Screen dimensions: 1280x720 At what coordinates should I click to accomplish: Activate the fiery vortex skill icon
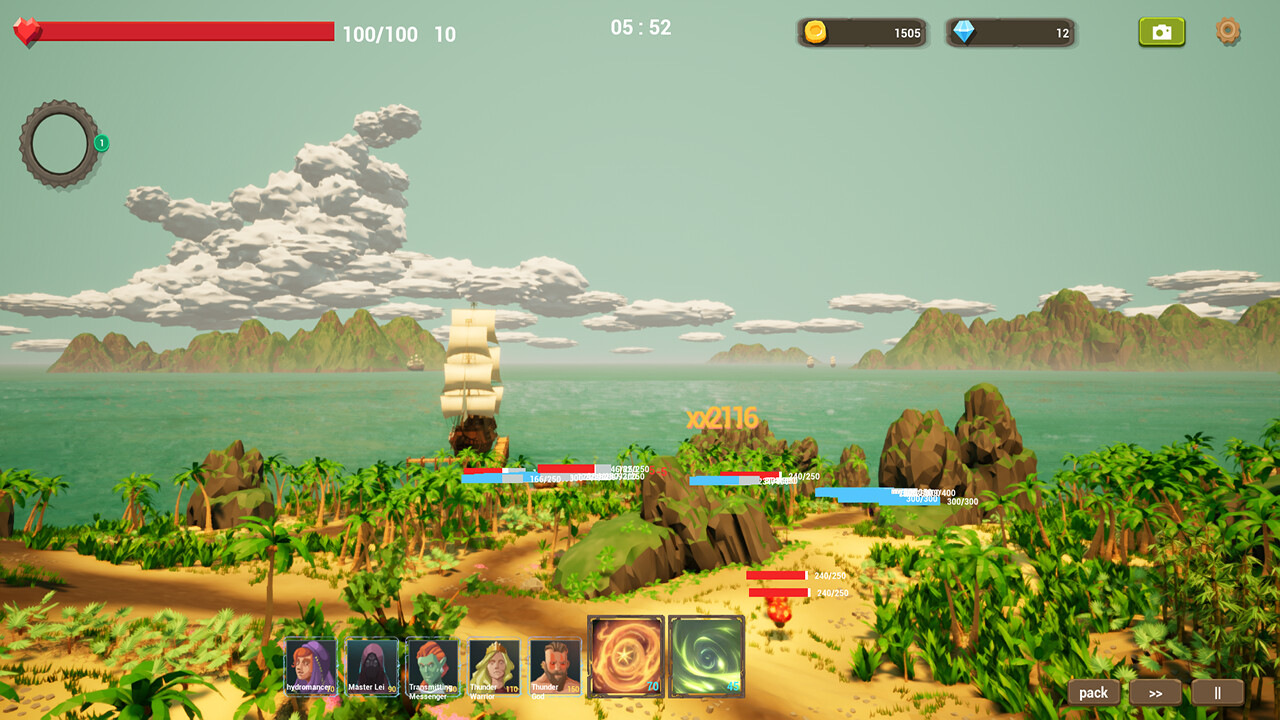[626, 658]
